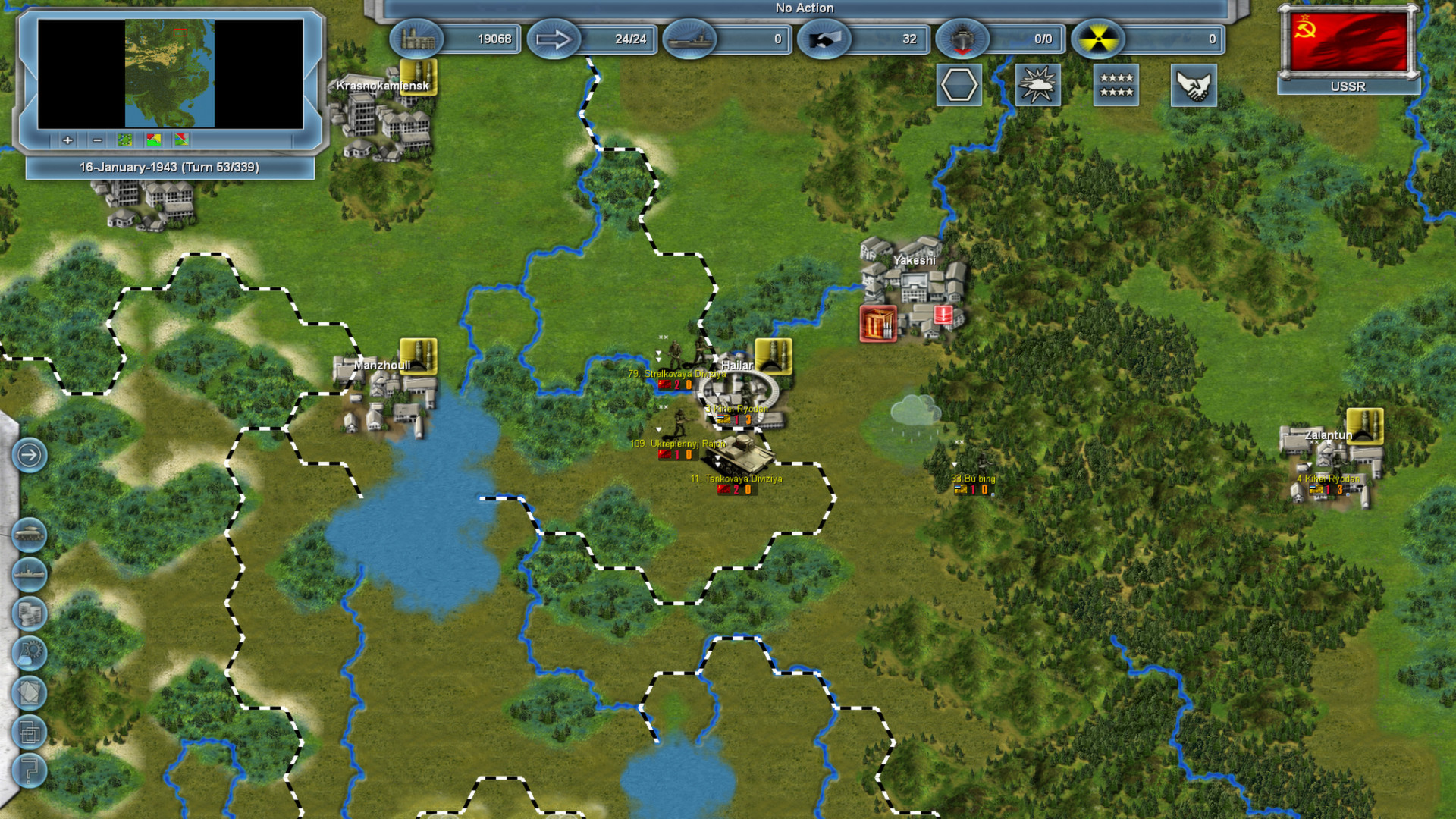The height and width of the screenshot is (819, 1456).
Task: Toggle the hexagon grid overlay
Action: tap(959, 85)
